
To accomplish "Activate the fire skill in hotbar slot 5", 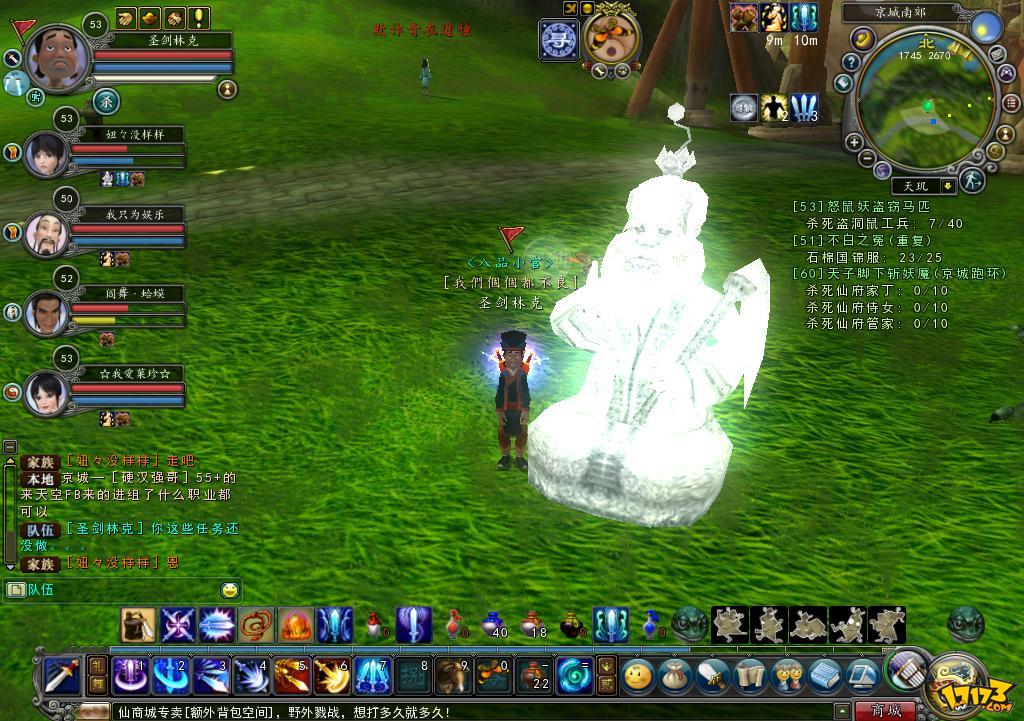I will pyautogui.click(x=291, y=675).
